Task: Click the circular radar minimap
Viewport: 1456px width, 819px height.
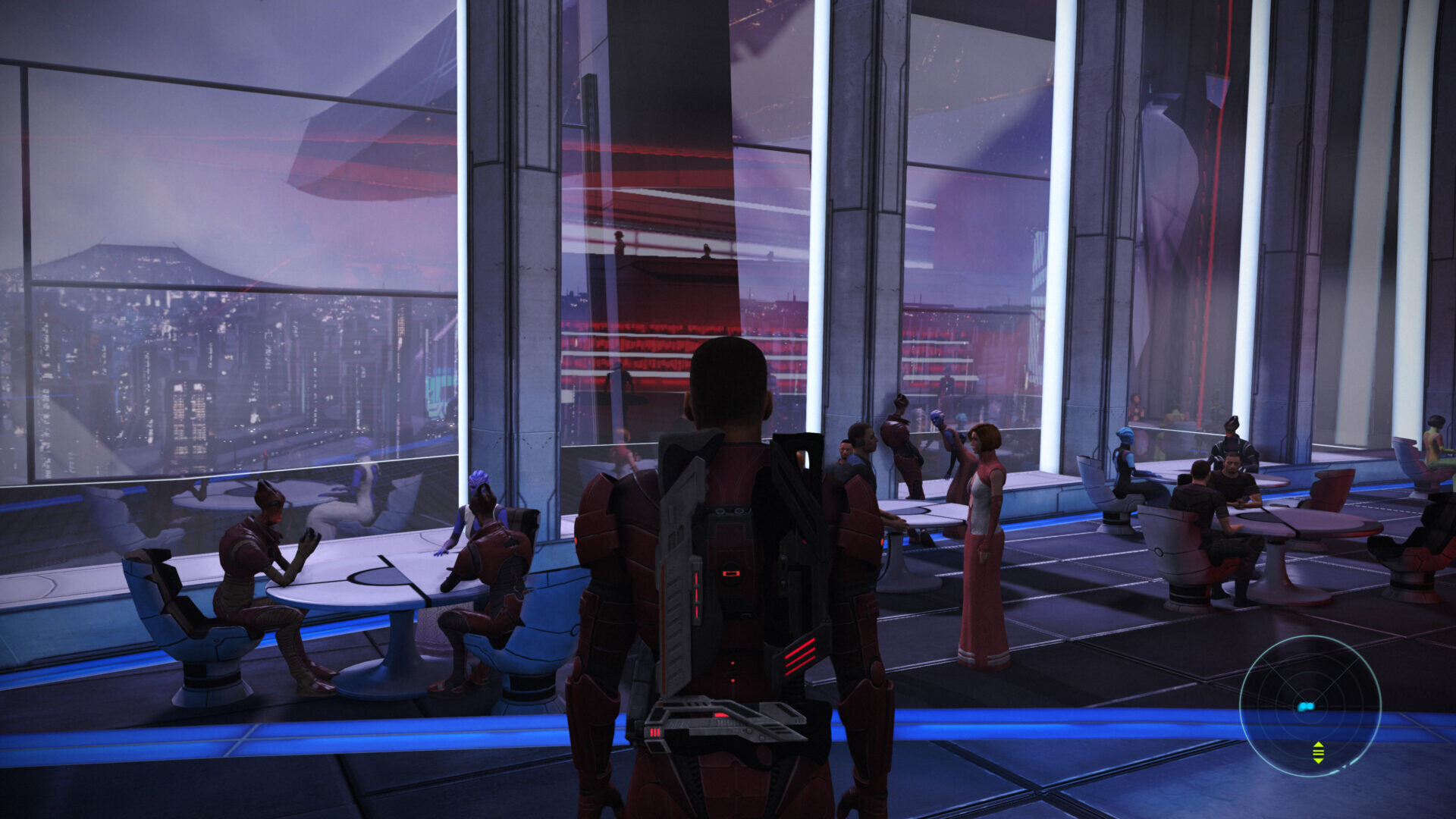Action: tap(1310, 706)
